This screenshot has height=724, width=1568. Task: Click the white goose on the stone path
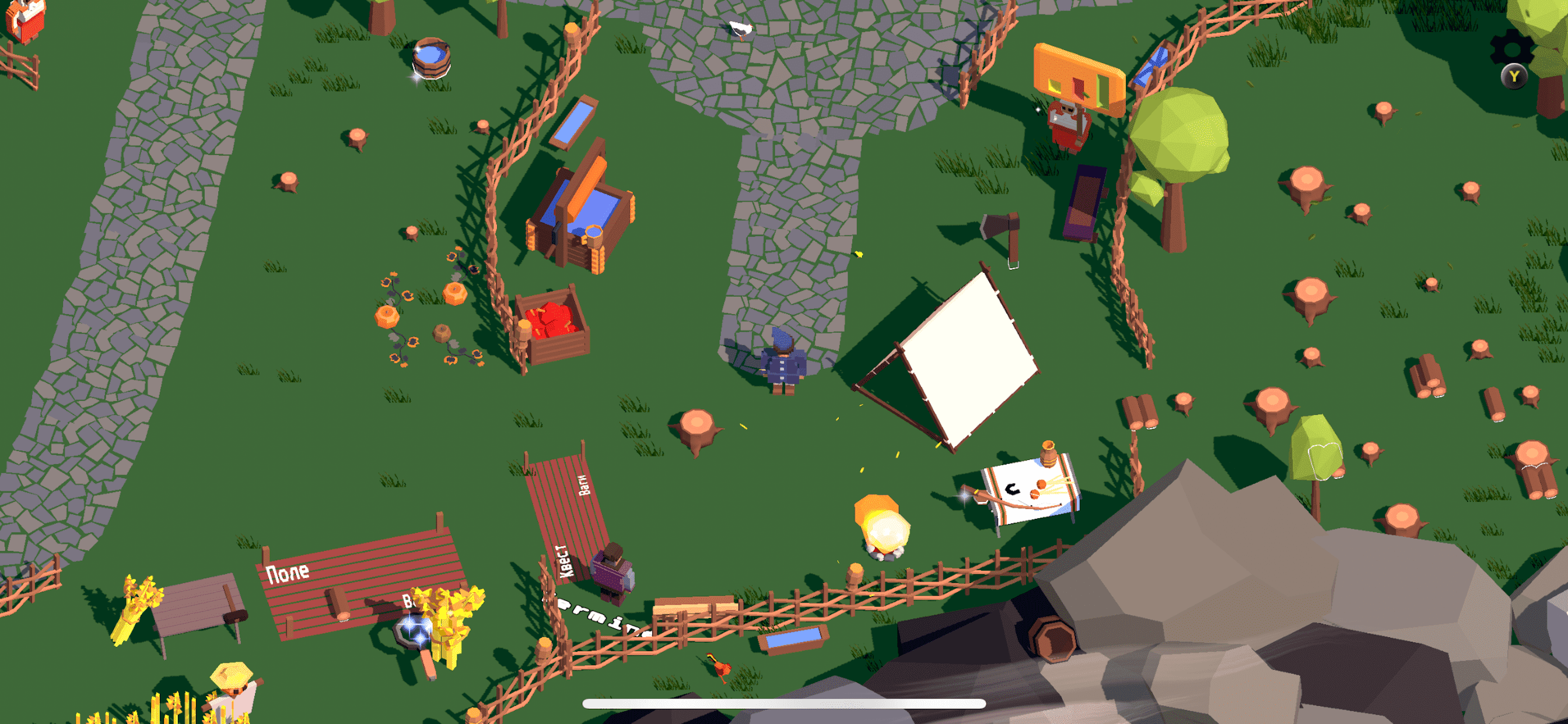tap(740, 27)
